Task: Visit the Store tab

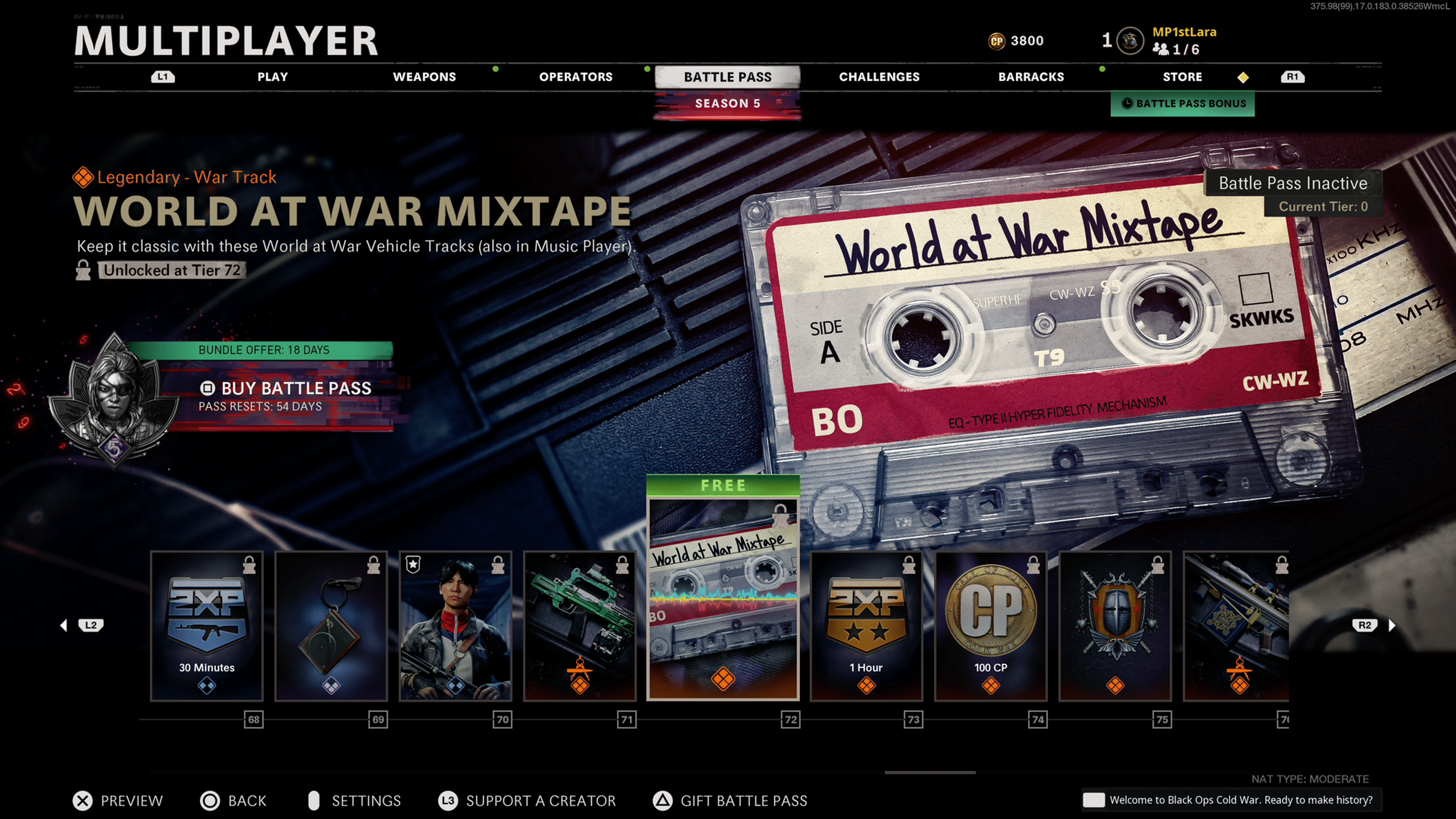Action: (x=1182, y=77)
